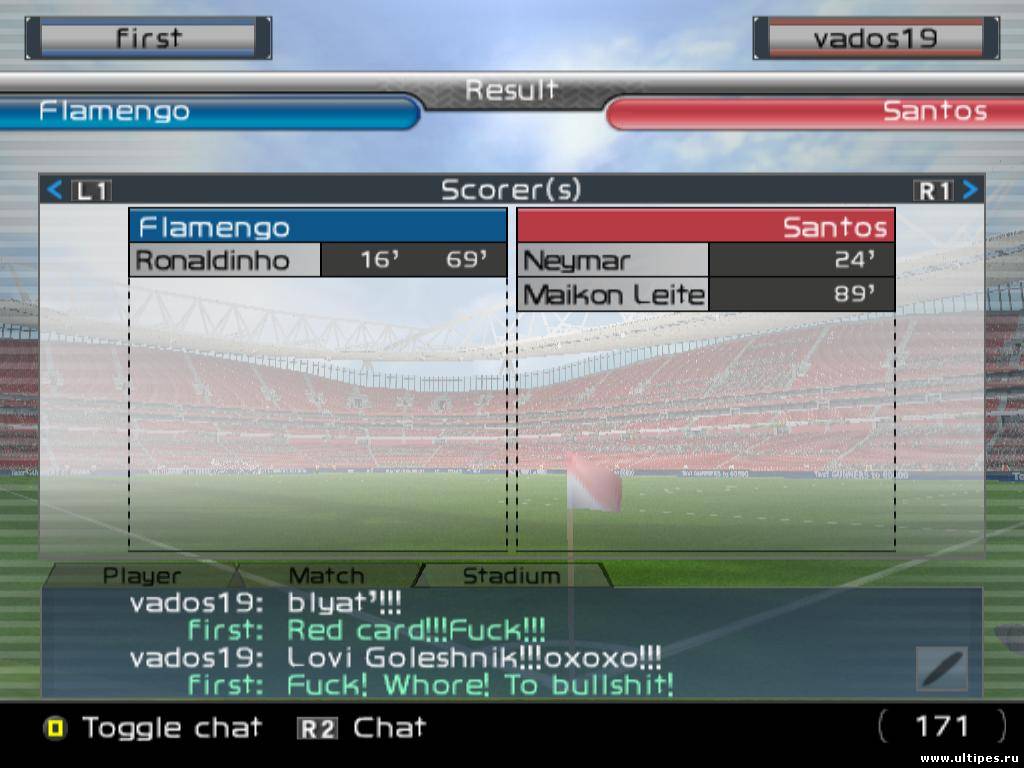Click the pencil chat icon

coord(942,668)
